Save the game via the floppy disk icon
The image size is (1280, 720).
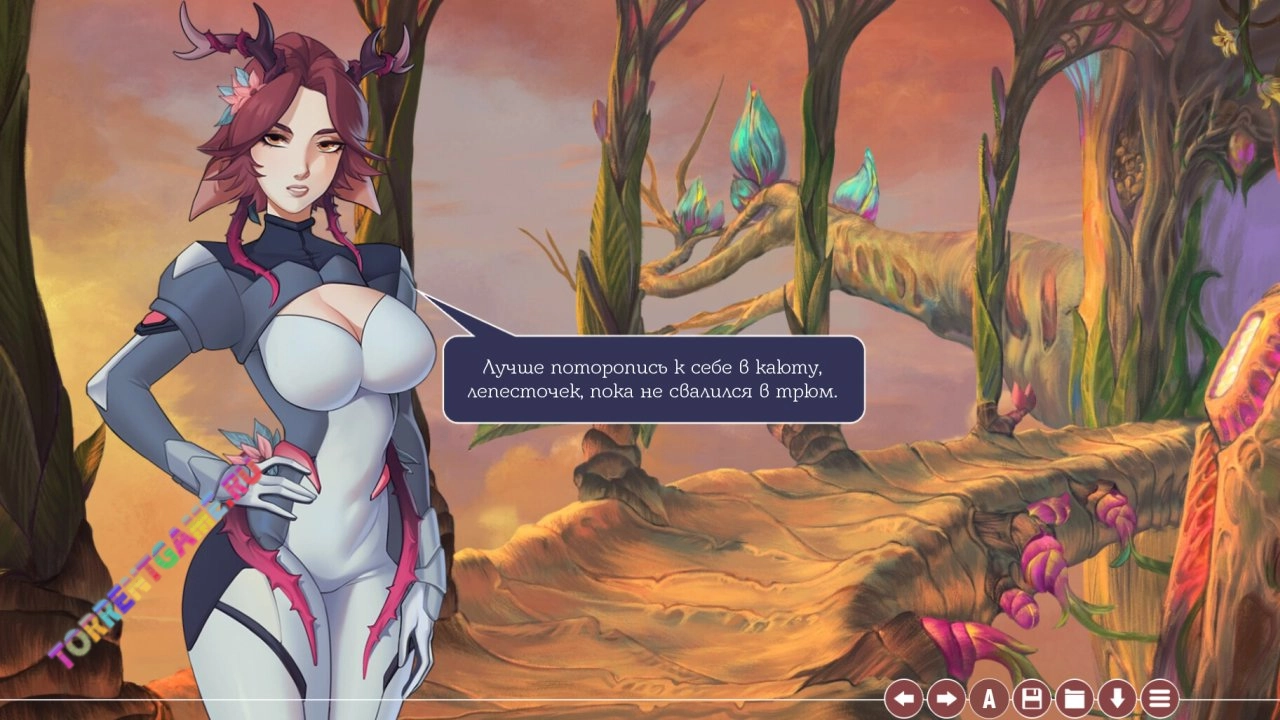(x=1031, y=698)
